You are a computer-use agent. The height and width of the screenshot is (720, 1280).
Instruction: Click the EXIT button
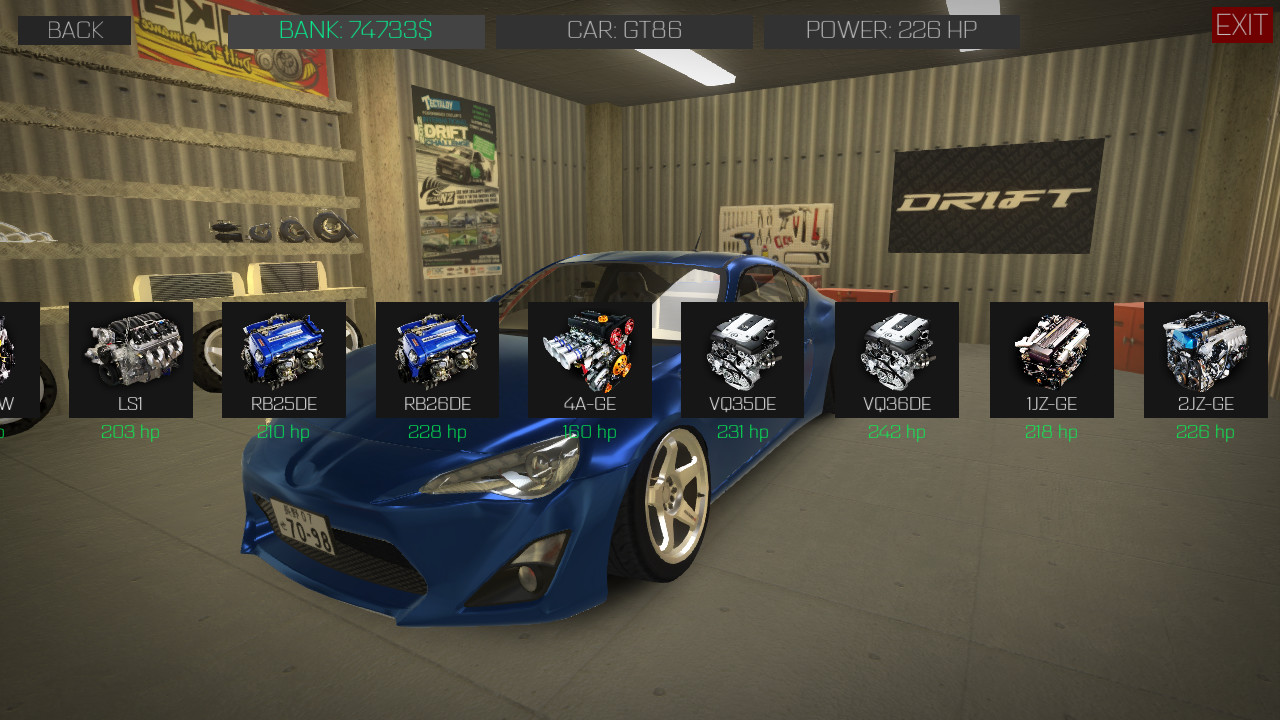pos(1242,26)
